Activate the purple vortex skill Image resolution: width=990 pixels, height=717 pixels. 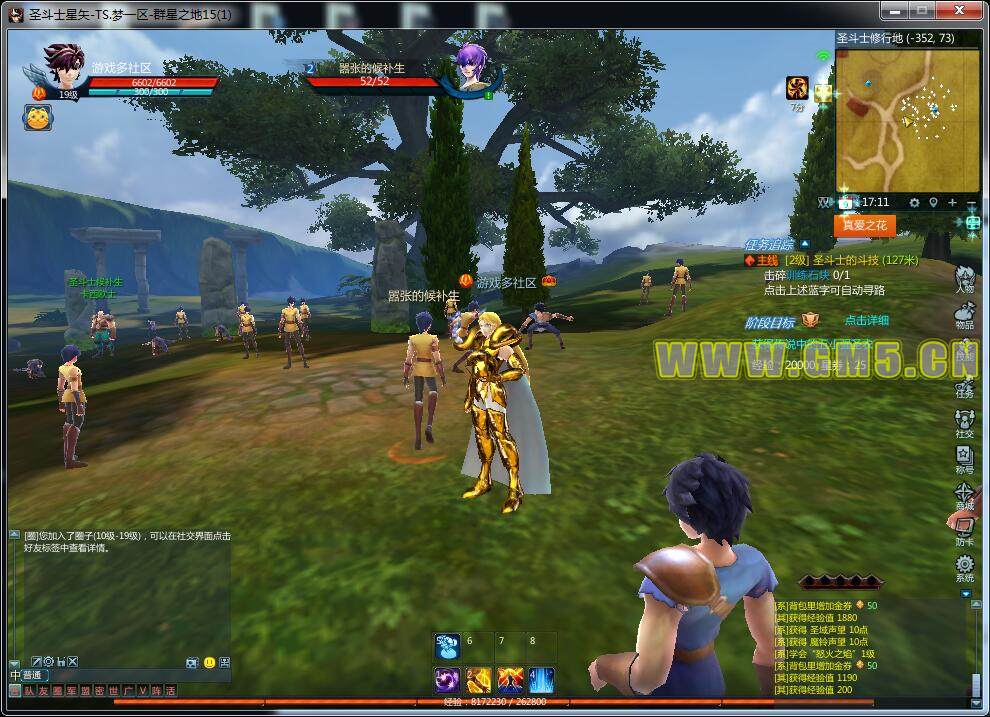coord(447,681)
